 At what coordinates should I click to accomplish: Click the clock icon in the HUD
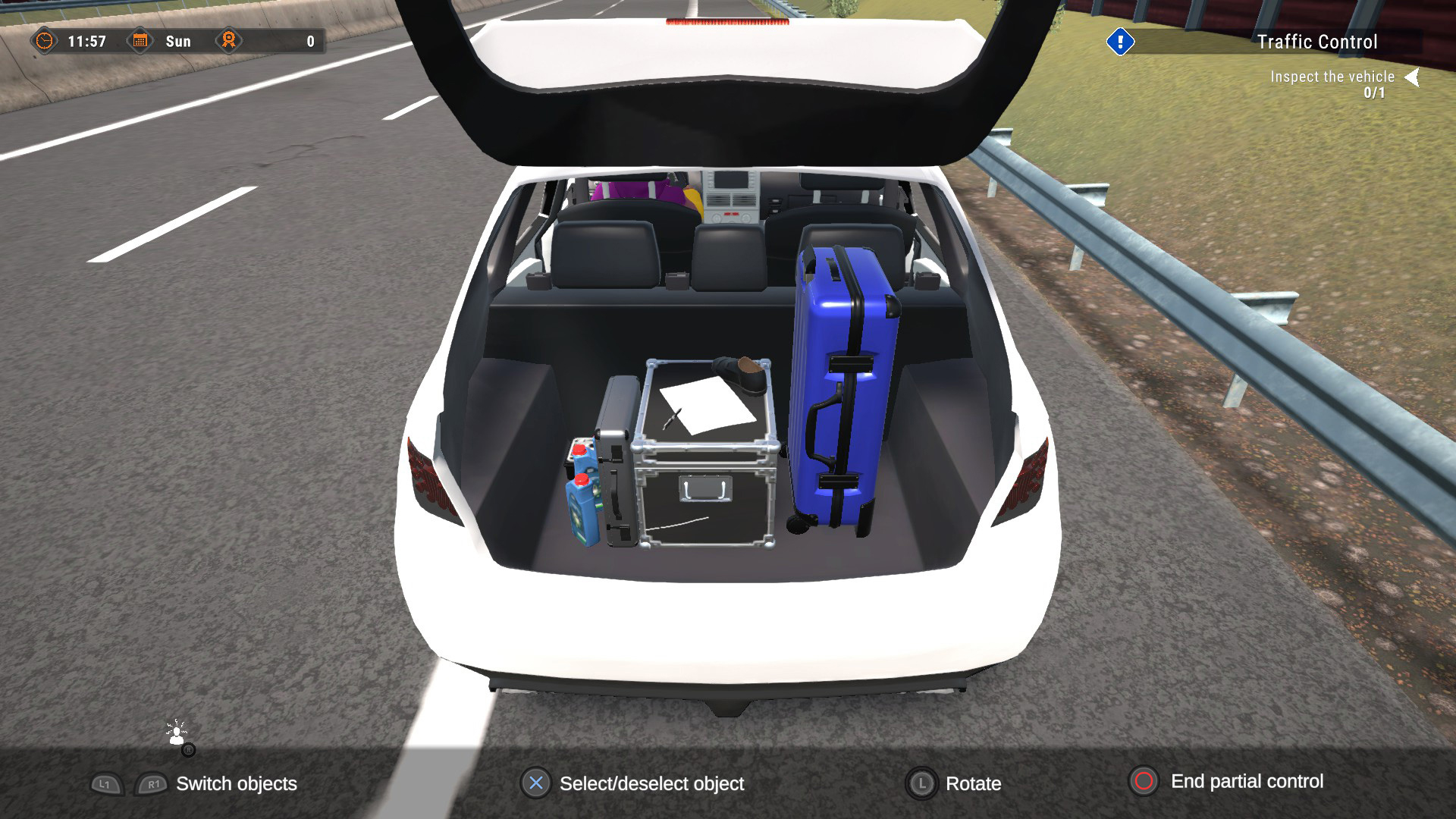click(45, 42)
